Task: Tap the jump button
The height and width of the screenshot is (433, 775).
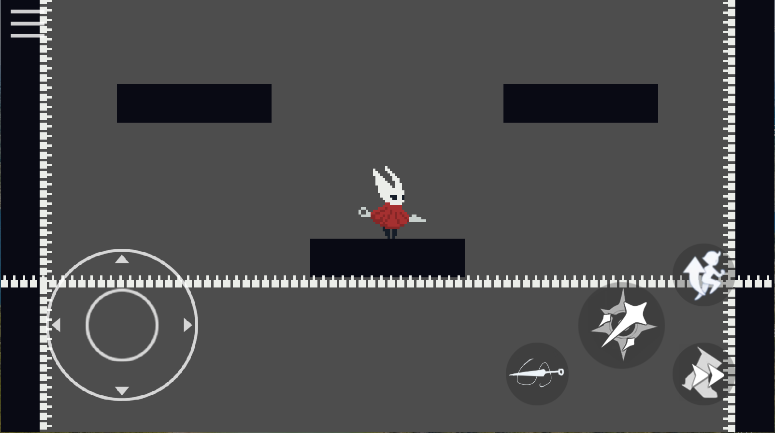Action: [x=703, y=273]
